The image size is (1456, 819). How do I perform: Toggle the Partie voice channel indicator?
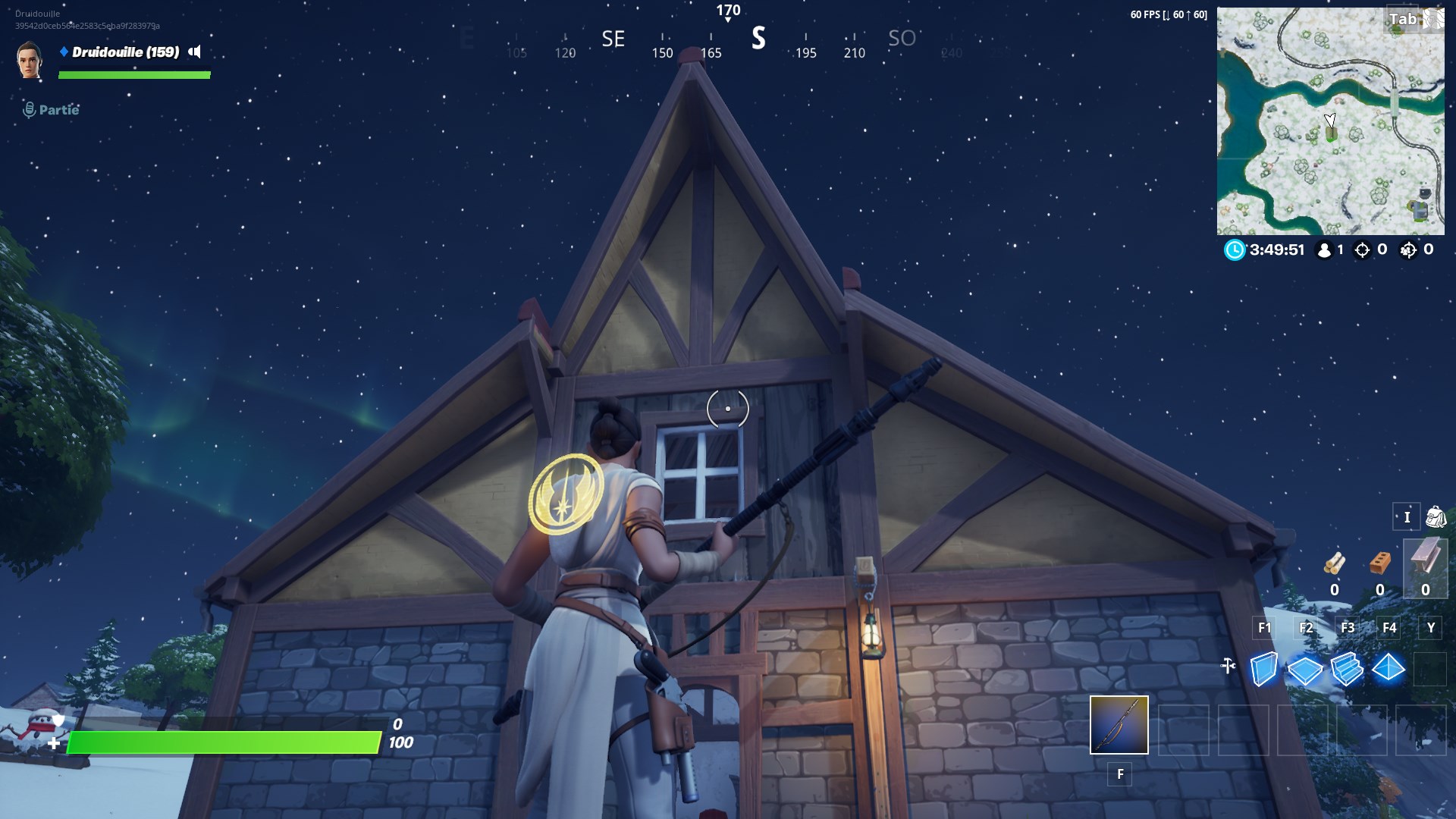(x=30, y=108)
